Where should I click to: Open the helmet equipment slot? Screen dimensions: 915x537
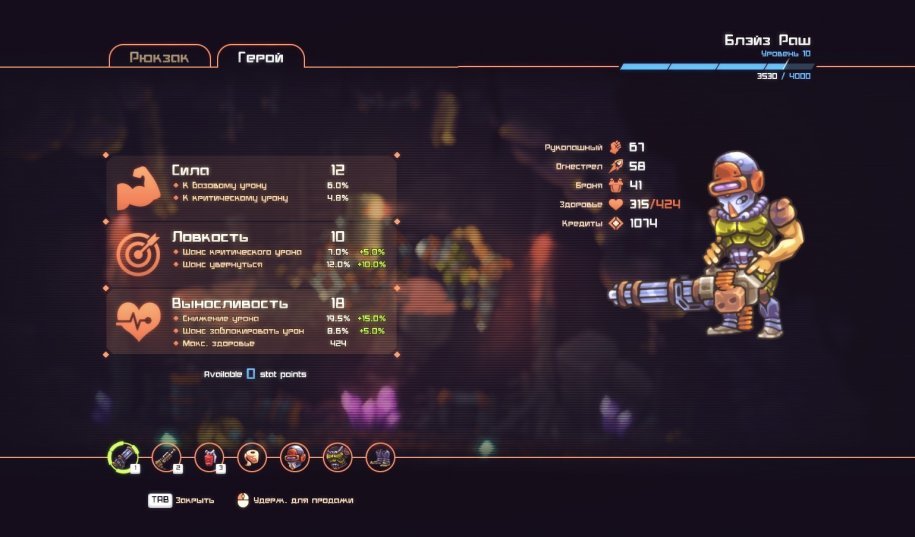[x=294, y=457]
